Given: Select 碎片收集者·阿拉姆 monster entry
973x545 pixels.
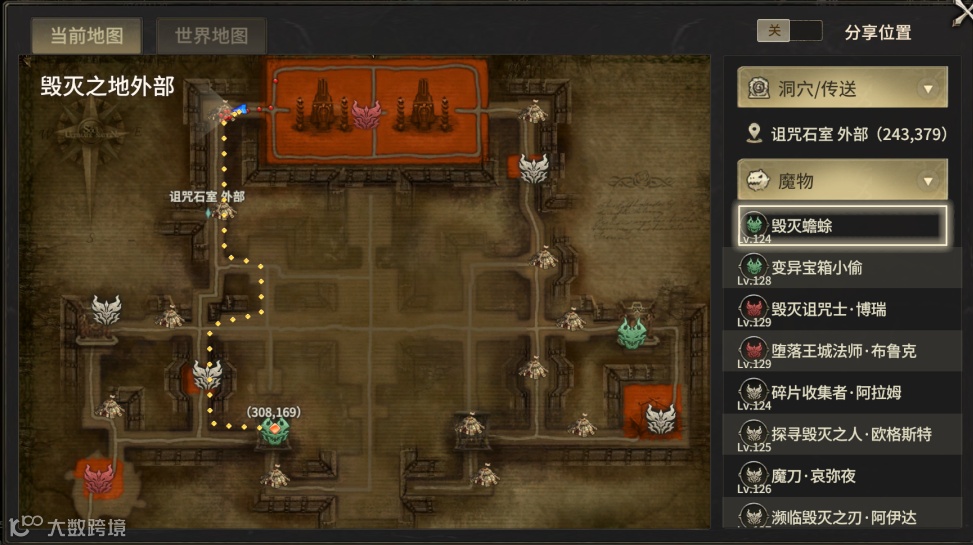Looking at the screenshot, I should 841,393.
